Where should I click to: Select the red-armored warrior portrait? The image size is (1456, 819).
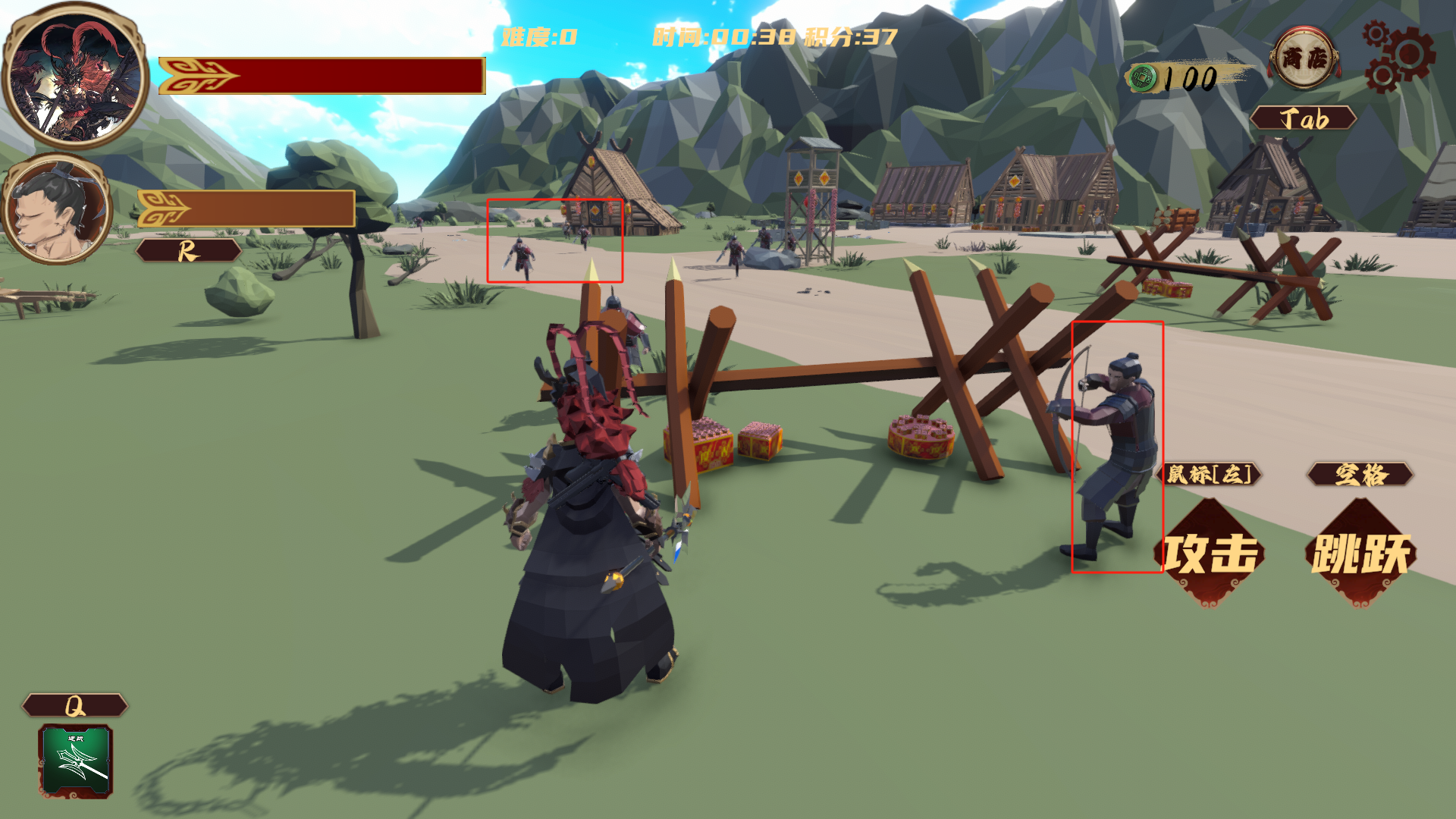point(74,76)
